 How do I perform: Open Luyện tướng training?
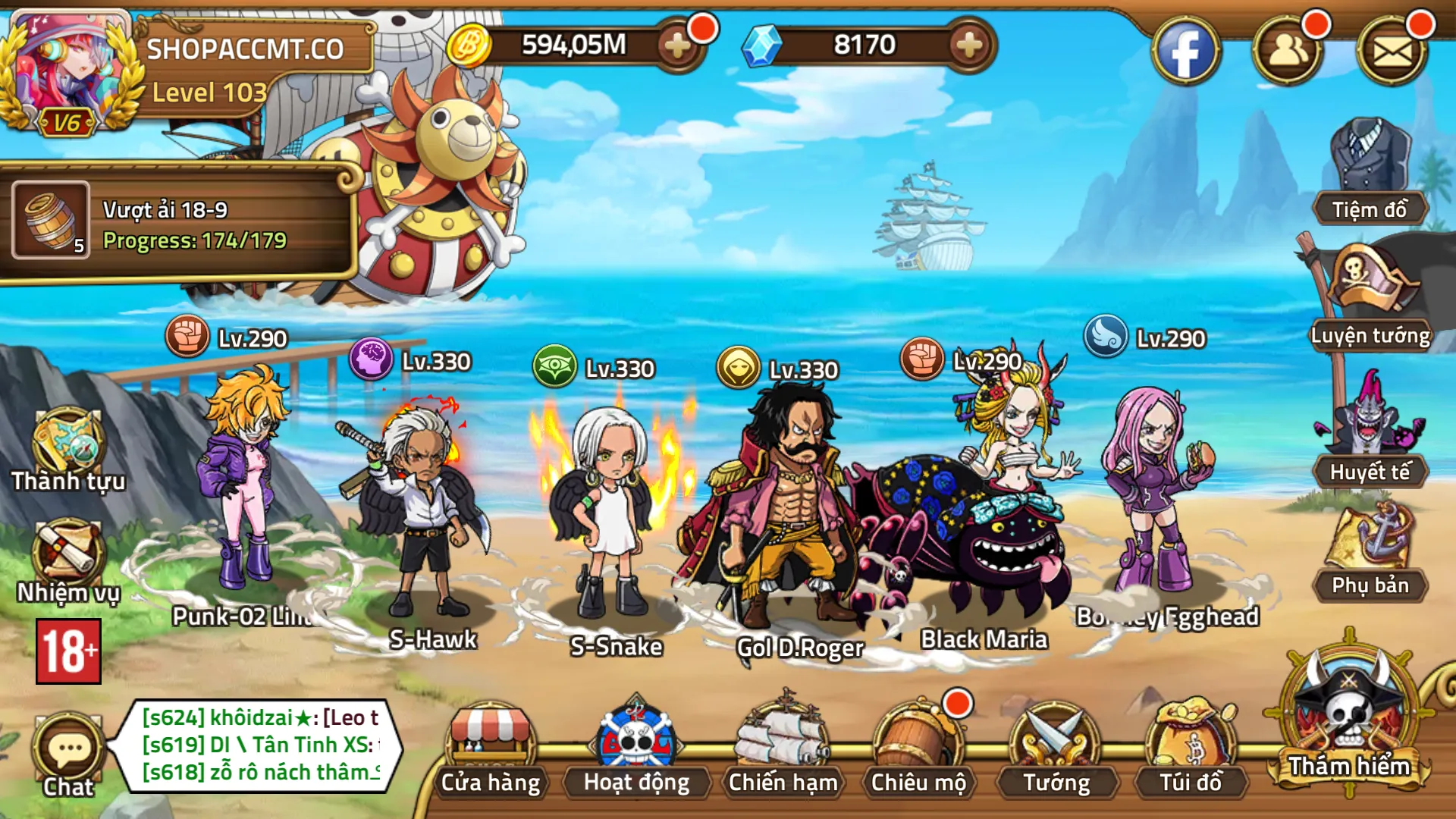click(1370, 300)
